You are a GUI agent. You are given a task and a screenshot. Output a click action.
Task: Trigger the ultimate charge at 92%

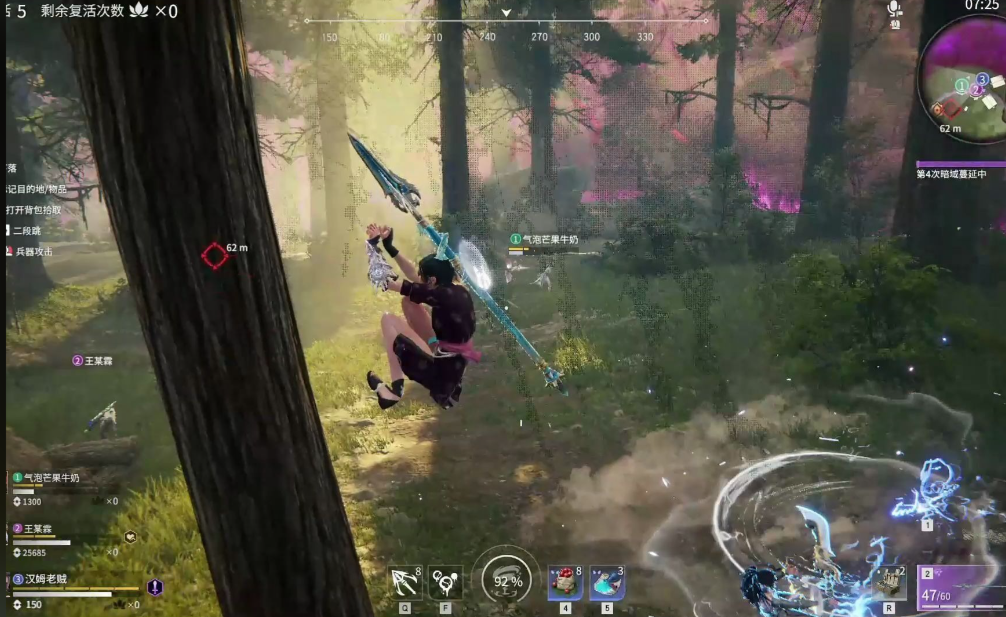click(507, 580)
